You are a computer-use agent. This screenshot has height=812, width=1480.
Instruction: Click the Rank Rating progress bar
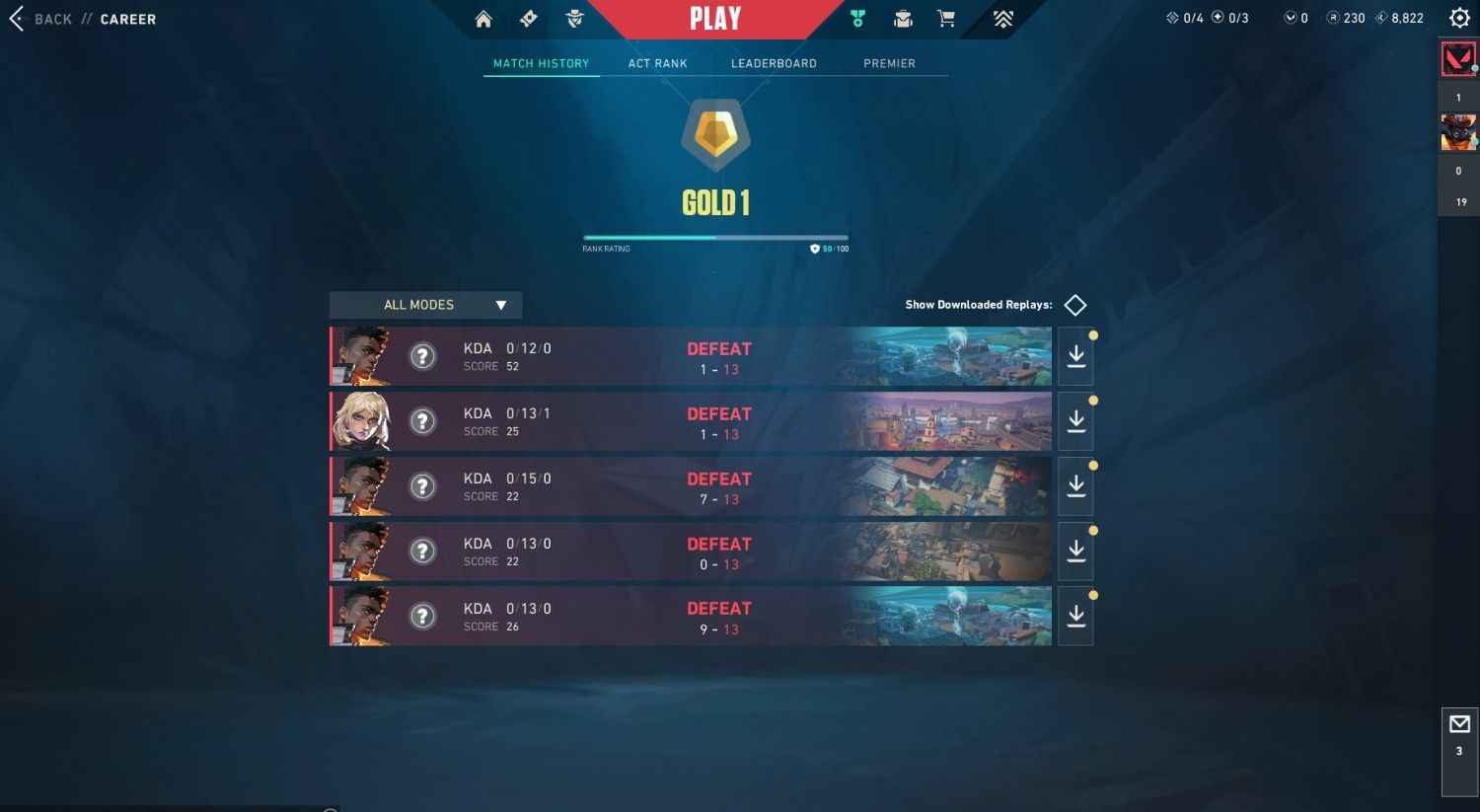(715, 237)
